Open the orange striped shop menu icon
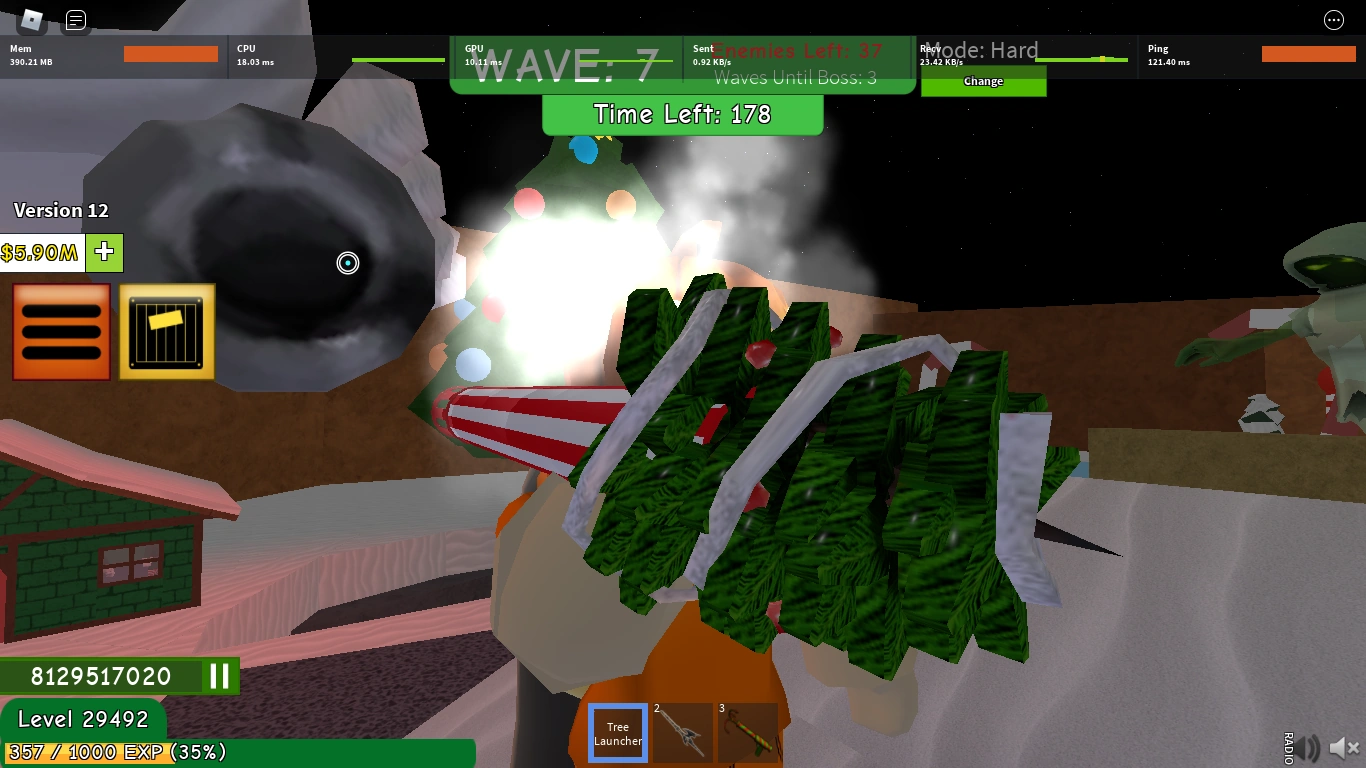The height and width of the screenshot is (768, 1366). pos(61,331)
